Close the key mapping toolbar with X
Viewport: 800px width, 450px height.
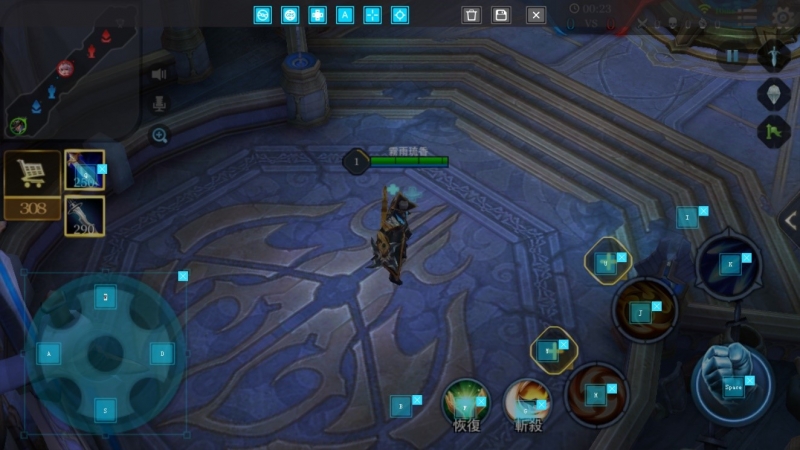point(536,15)
